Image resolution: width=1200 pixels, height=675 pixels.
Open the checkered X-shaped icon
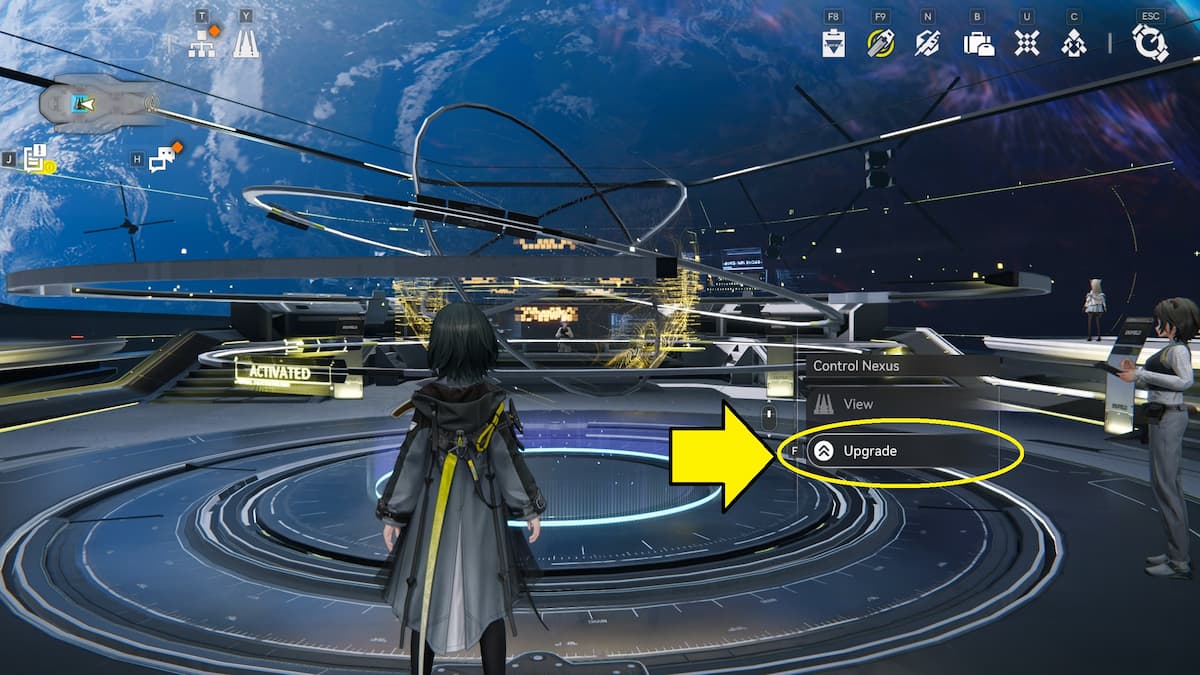(x=1026, y=43)
